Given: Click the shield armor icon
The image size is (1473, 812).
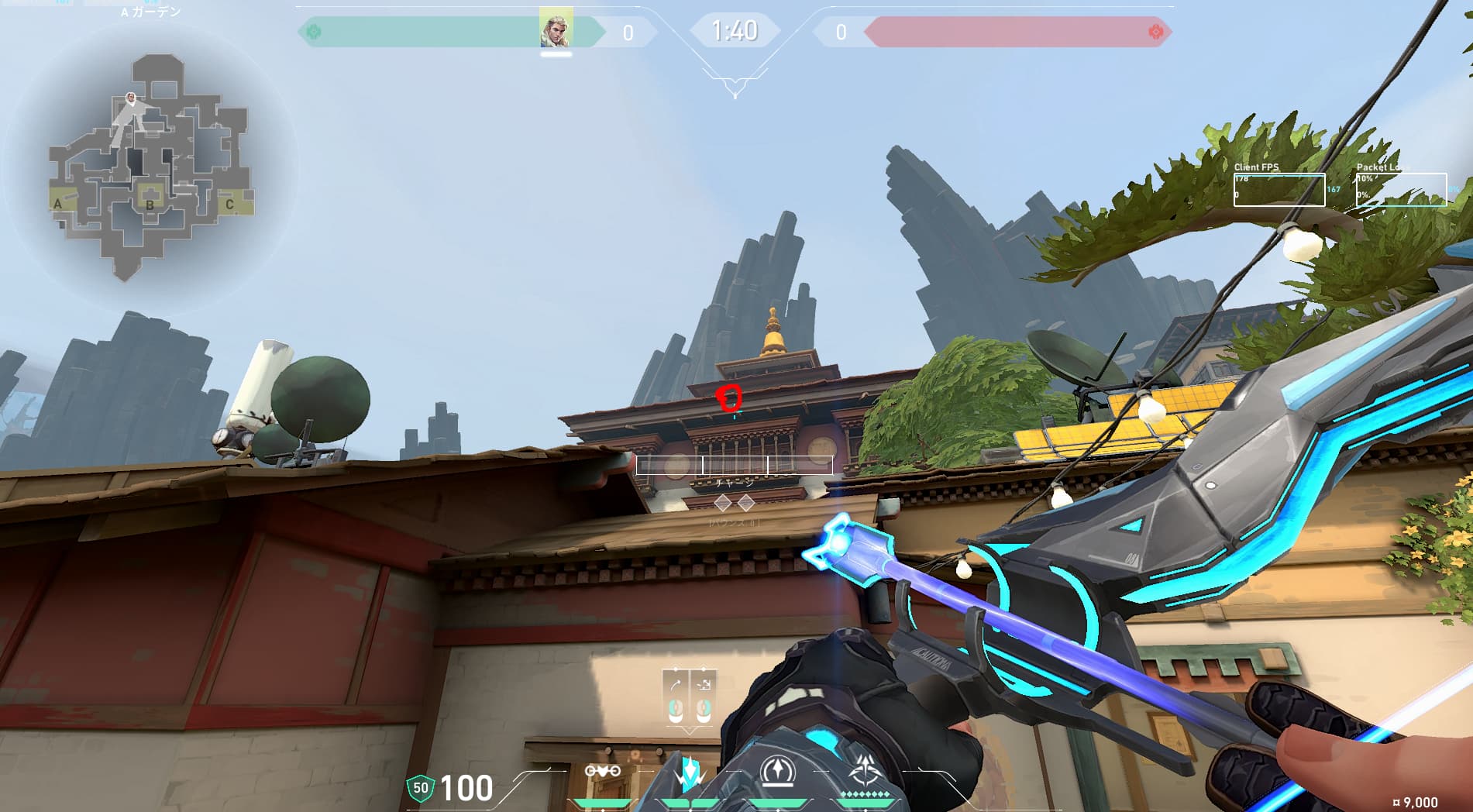Looking at the screenshot, I should [420, 788].
